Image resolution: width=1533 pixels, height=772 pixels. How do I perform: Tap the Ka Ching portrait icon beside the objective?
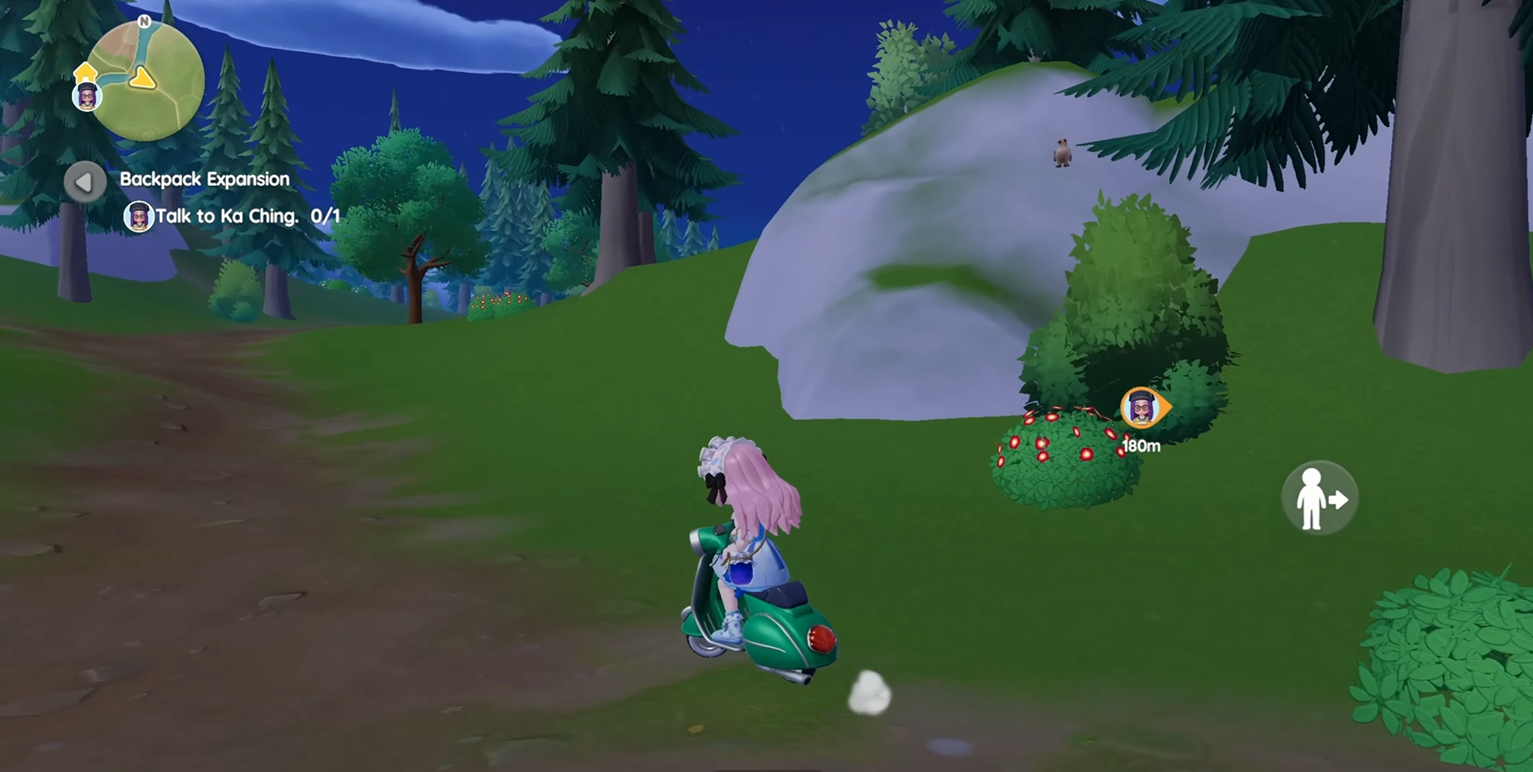(138, 215)
